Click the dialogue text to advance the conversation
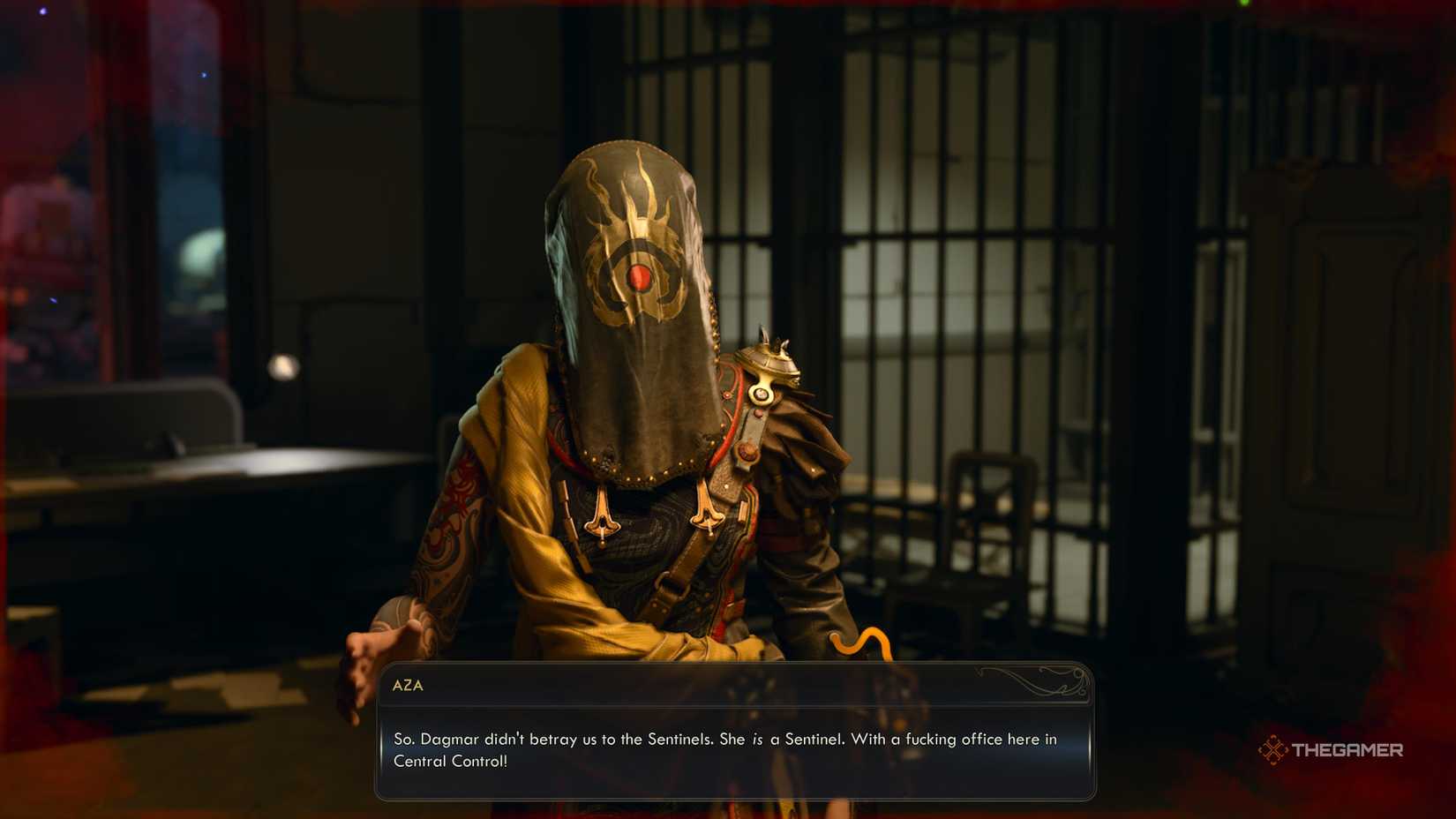This screenshot has height=819, width=1456. click(x=724, y=750)
